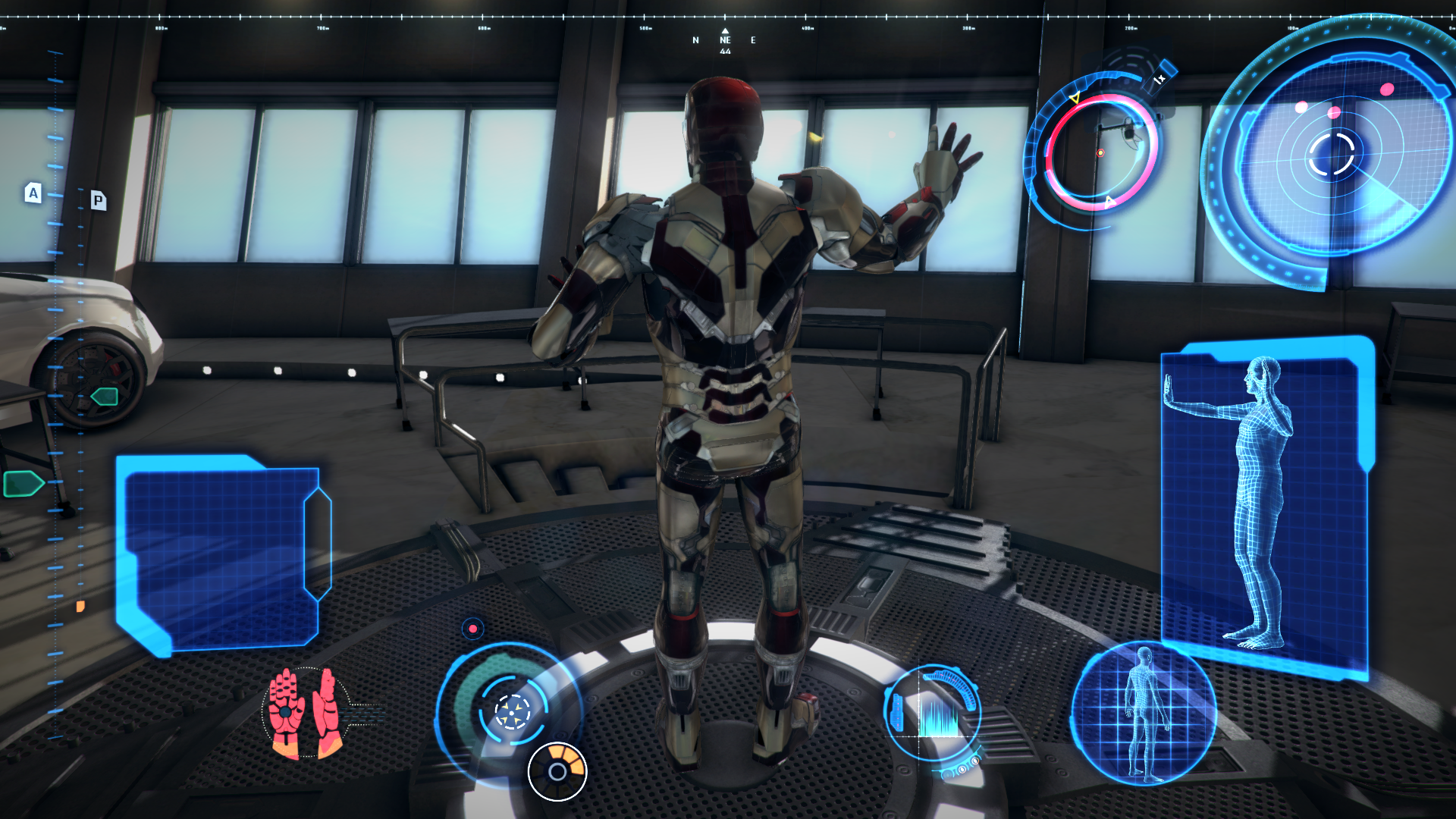Activate the targeting reticle dial

click(512, 712)
